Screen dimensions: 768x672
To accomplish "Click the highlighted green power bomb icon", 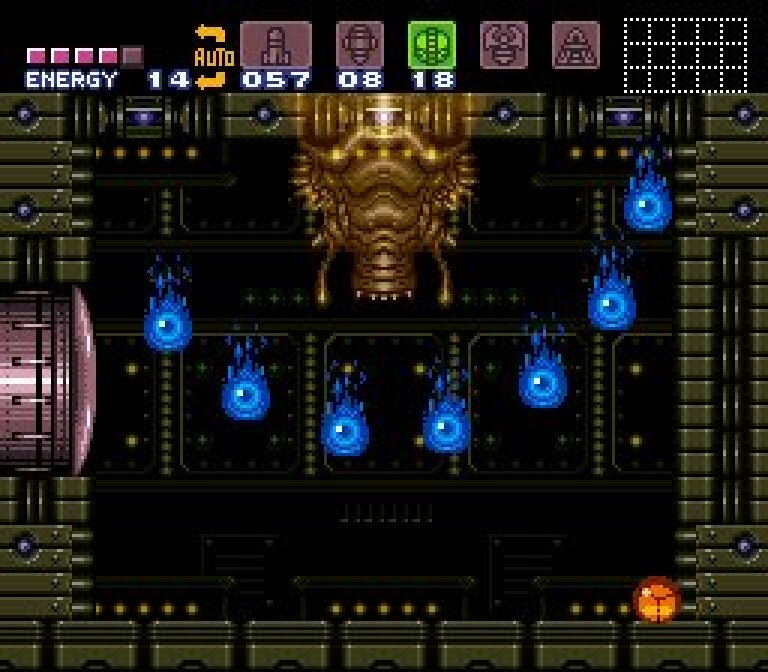I will [x=432, y=45].
